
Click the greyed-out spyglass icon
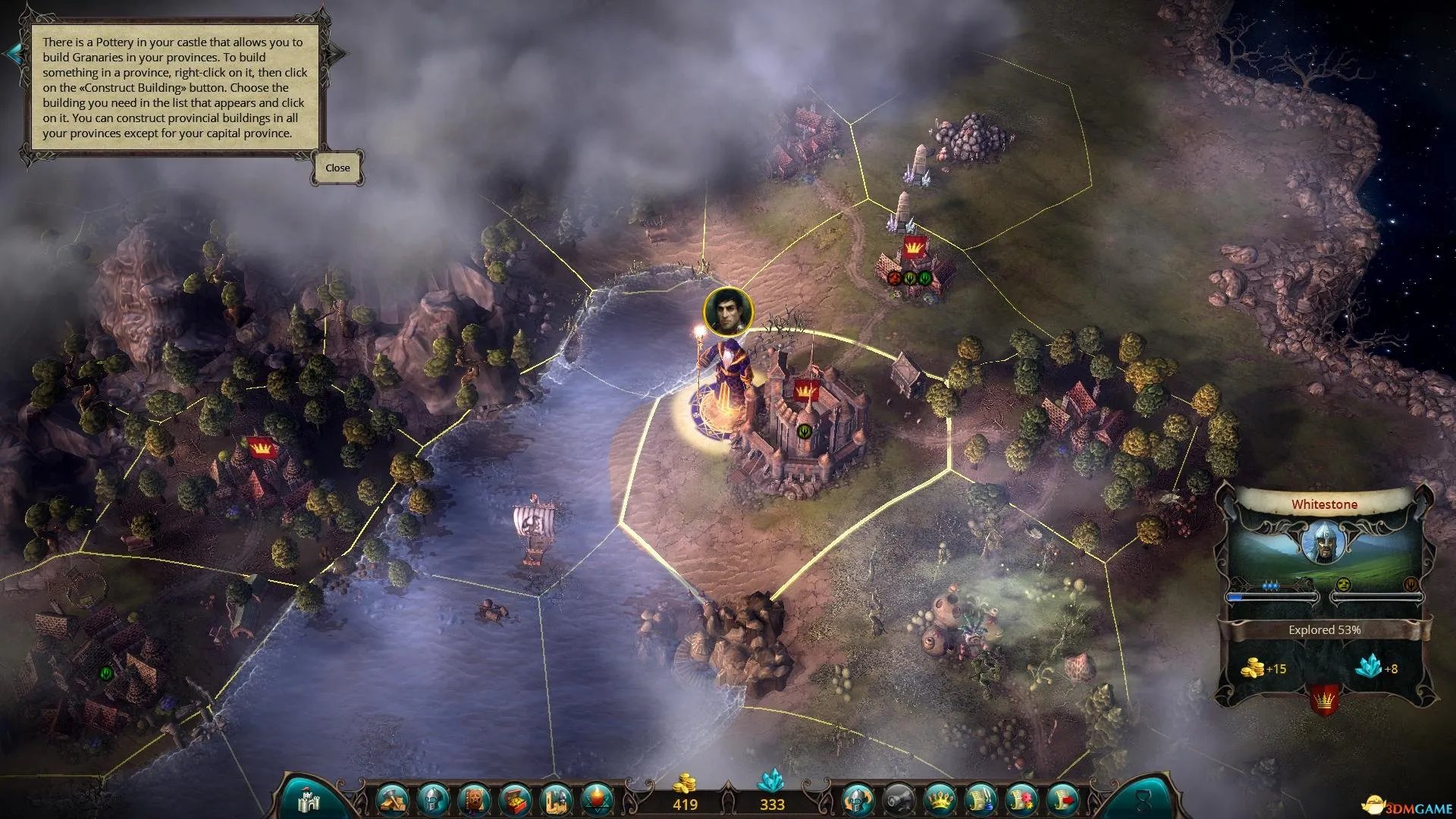point(898,799)
